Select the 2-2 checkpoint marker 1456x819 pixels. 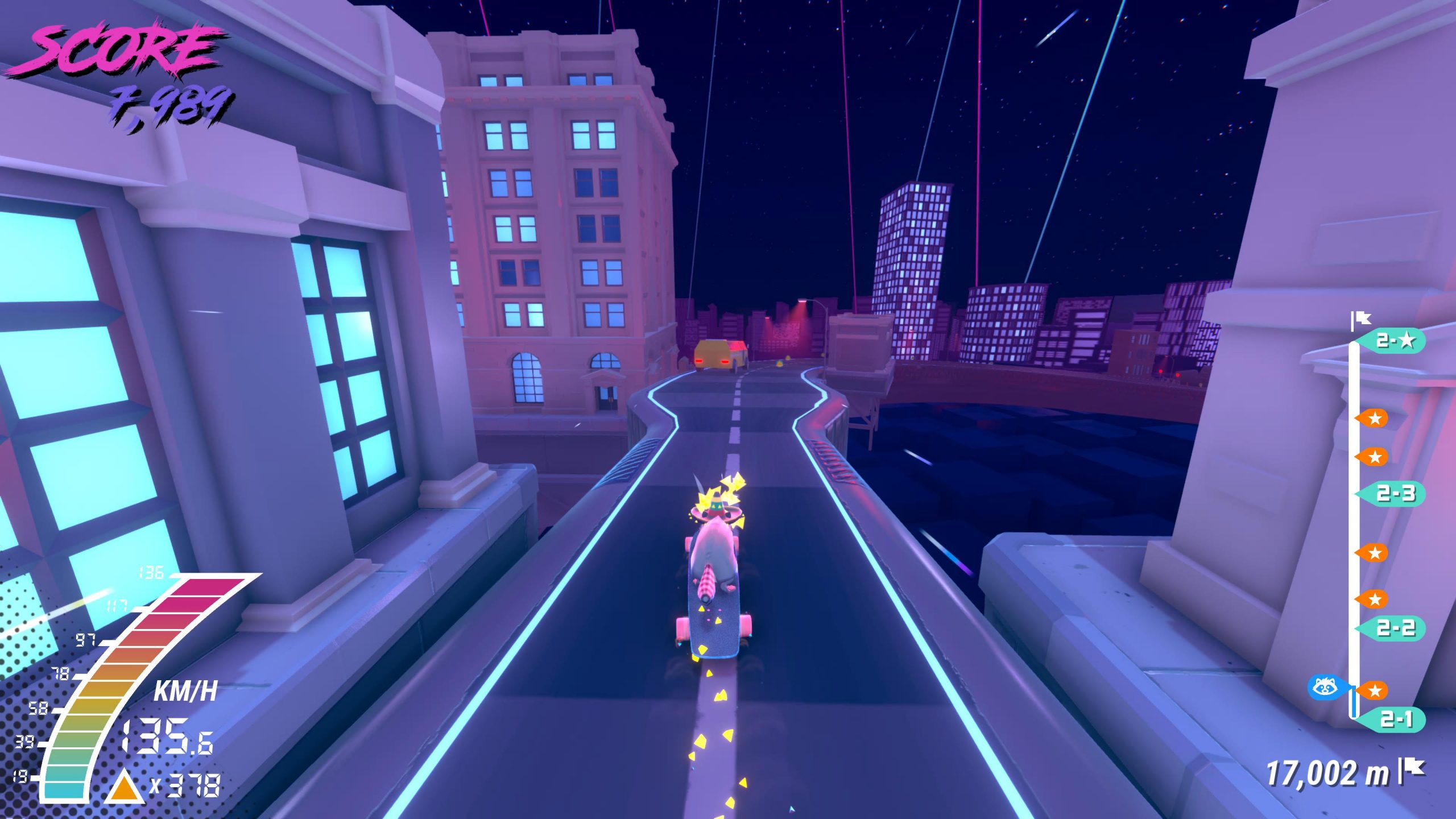pyautogui.click(x=1395, y=628)
